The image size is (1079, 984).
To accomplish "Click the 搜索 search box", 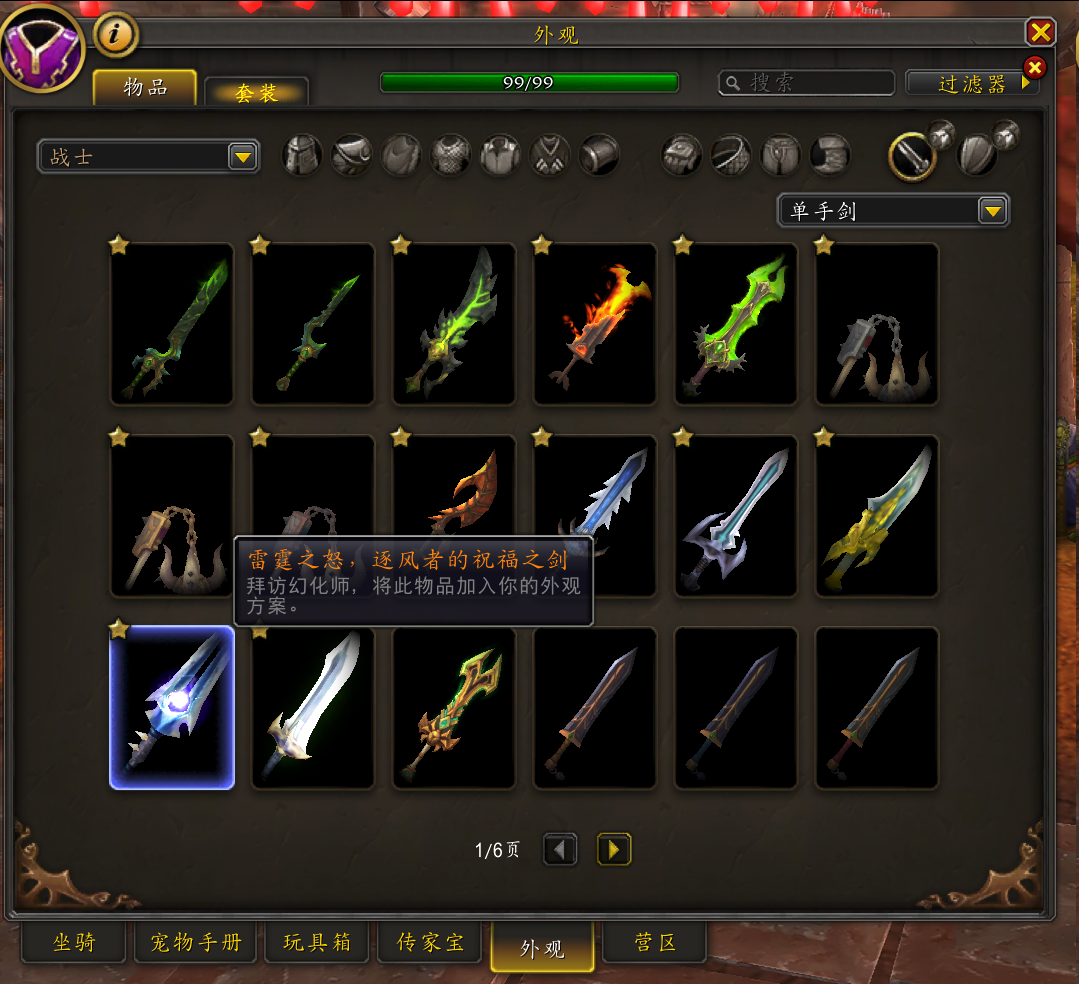I will pyautogui.click(x=815, y=83).
